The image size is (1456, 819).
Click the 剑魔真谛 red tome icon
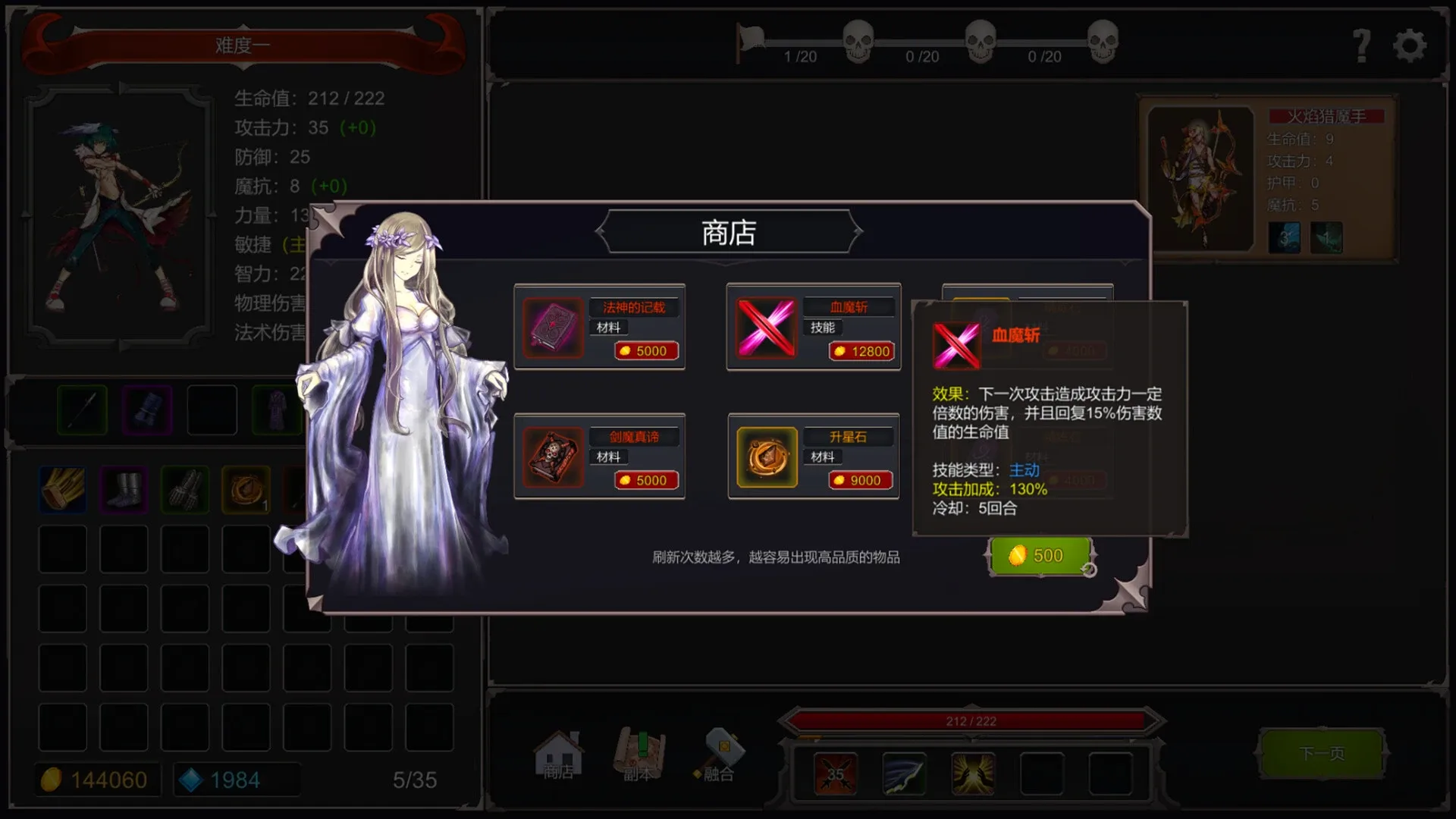[553, 457]
